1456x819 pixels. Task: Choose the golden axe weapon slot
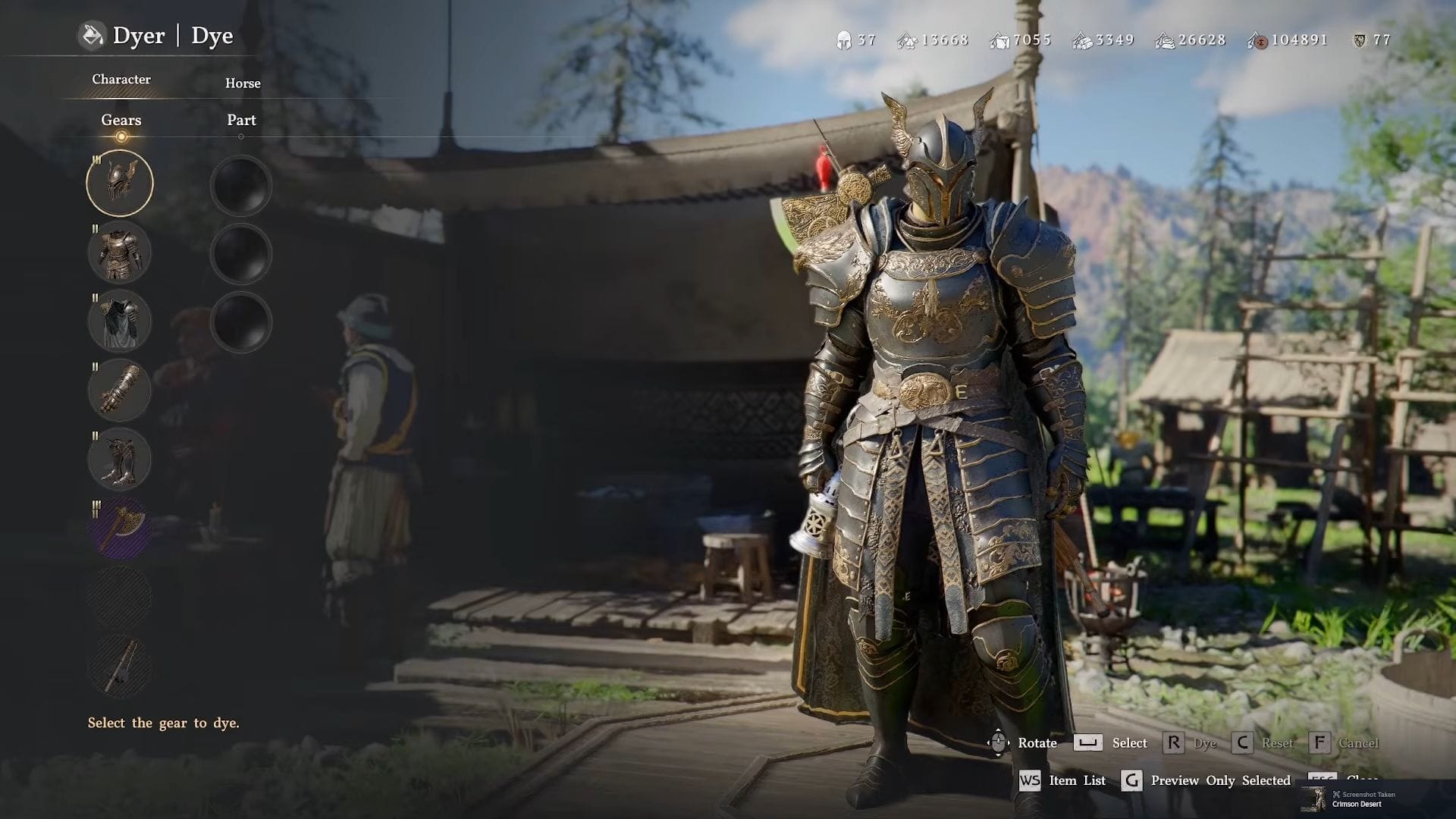click(x=120, y=528)
